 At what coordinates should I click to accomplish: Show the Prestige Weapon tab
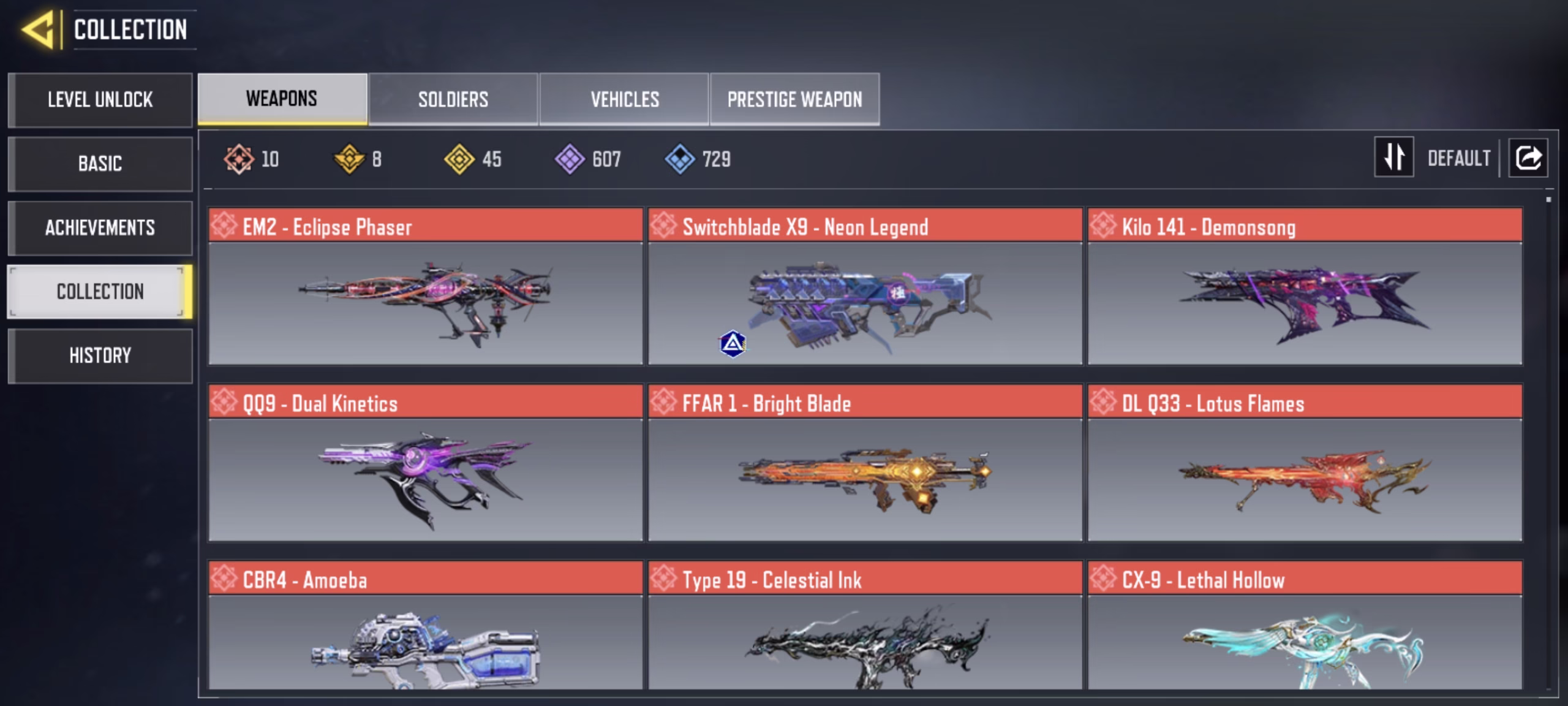coord(794,99)
